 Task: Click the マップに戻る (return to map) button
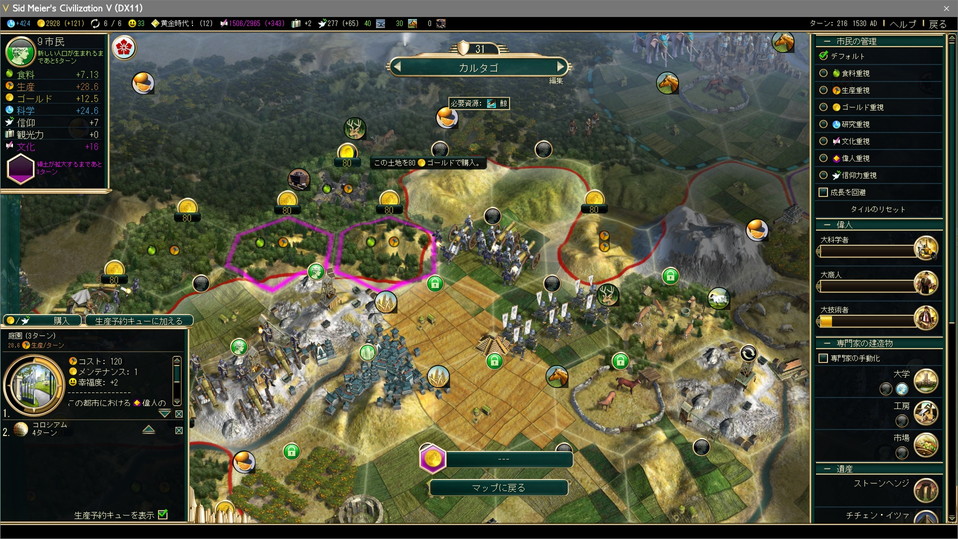[x=499, y=488]
